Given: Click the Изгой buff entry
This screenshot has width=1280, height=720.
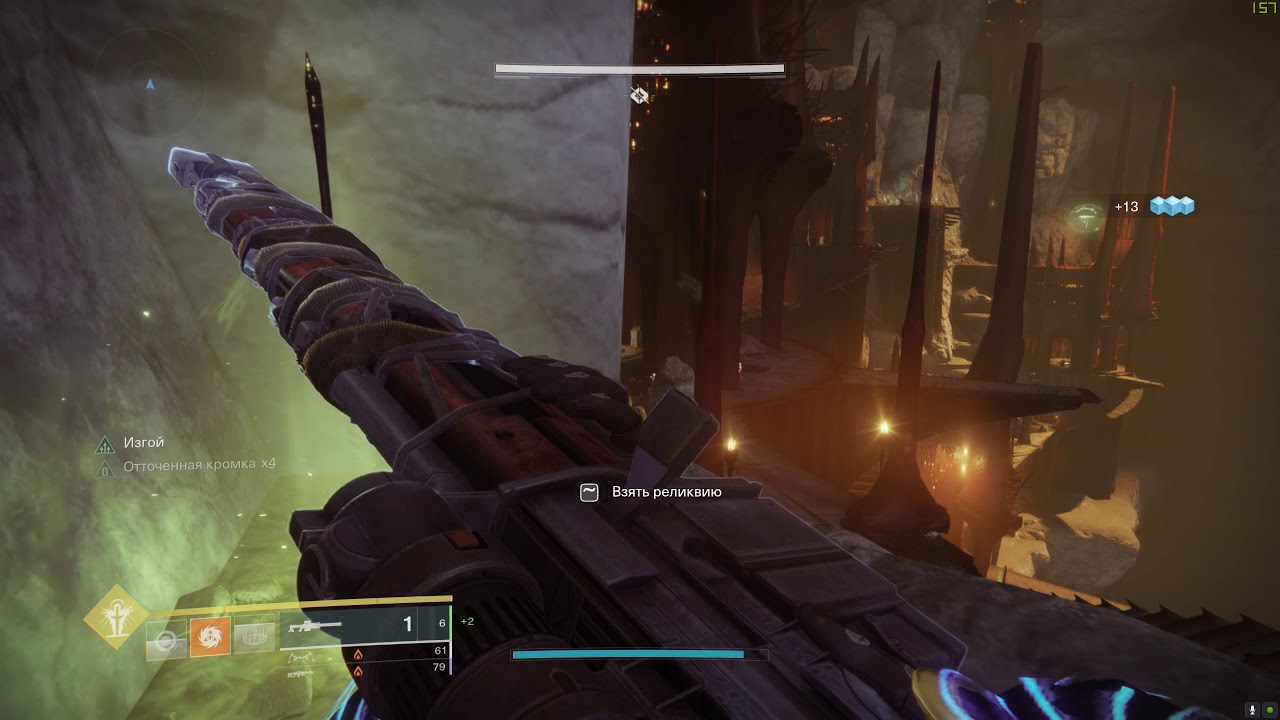Looking at the screenshot, I should [x=144, y=442].
